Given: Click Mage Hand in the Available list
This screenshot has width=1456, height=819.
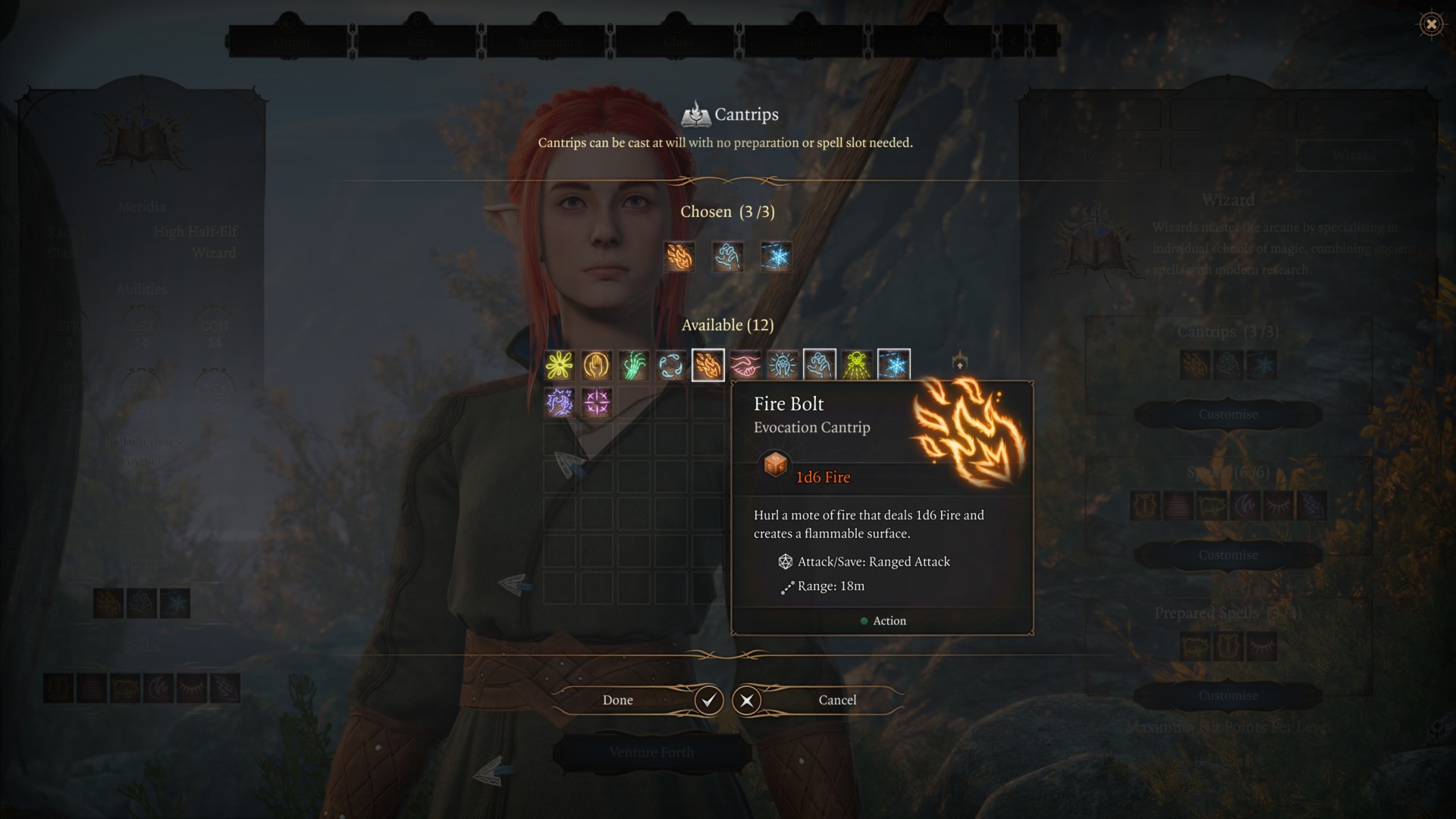Looking at the screenshot, I should (820, 366).
